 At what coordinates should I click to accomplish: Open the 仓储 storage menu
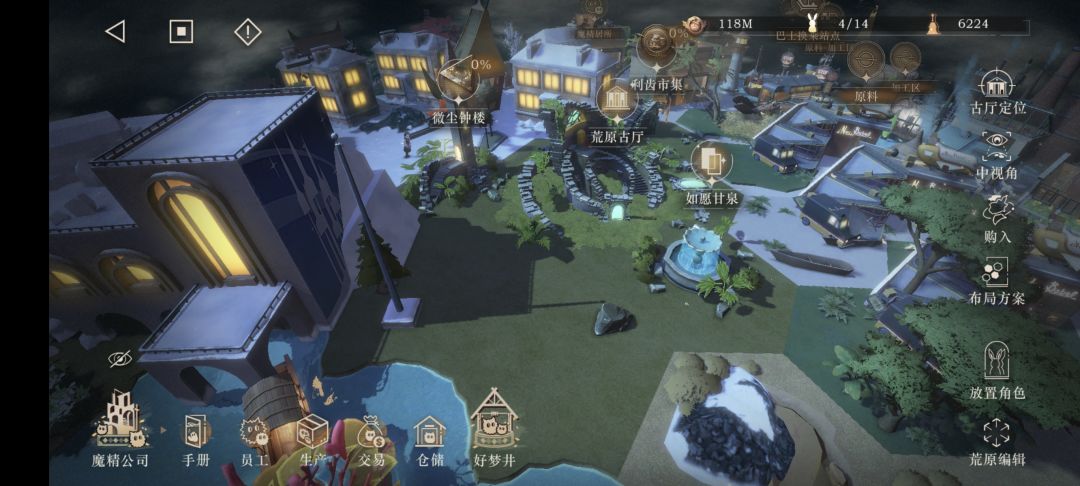pyautogui.click(x=430, y=437)
